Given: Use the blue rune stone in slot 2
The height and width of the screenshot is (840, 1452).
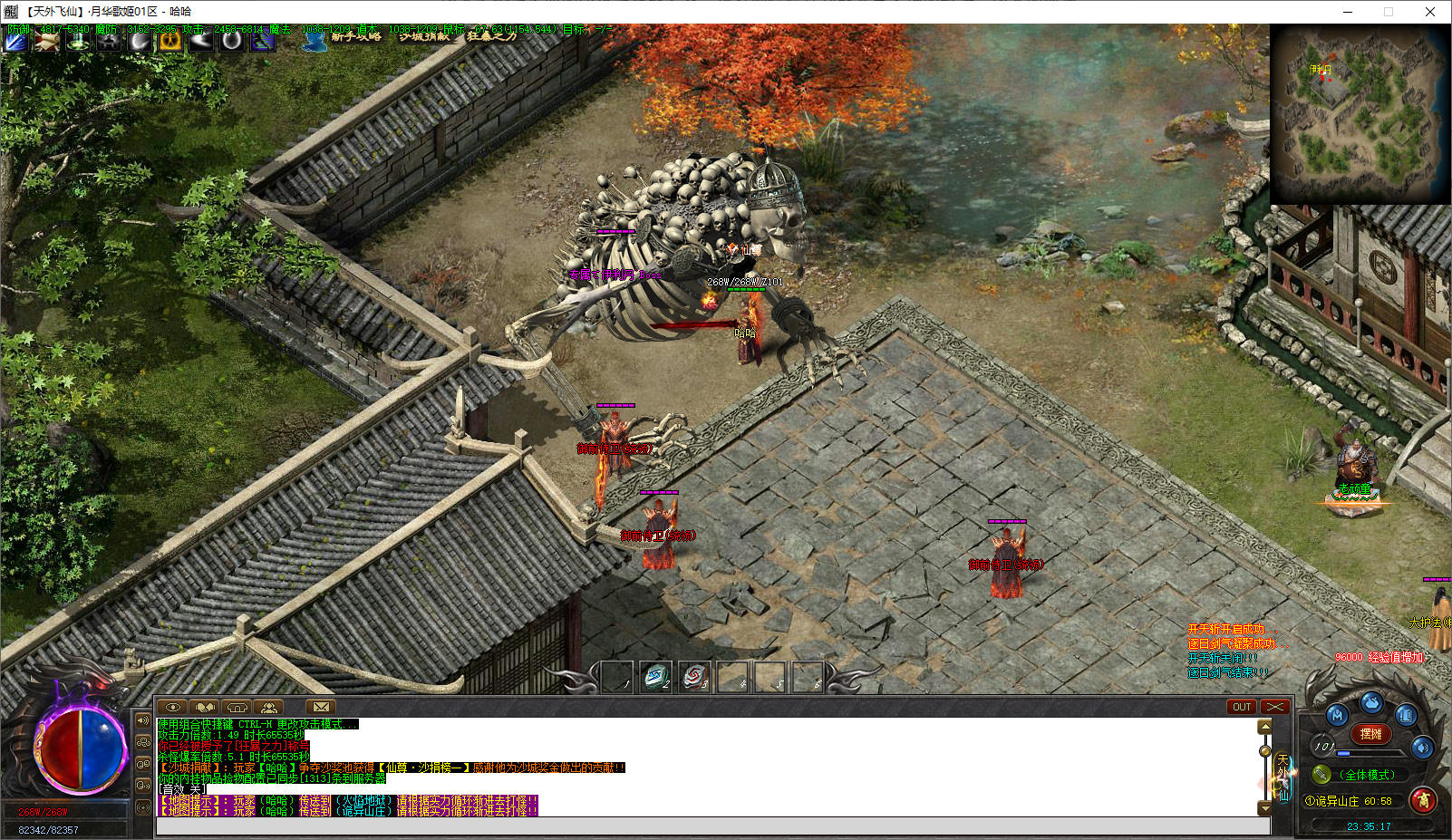Looking at the screenshot, I should pos(655,676).
